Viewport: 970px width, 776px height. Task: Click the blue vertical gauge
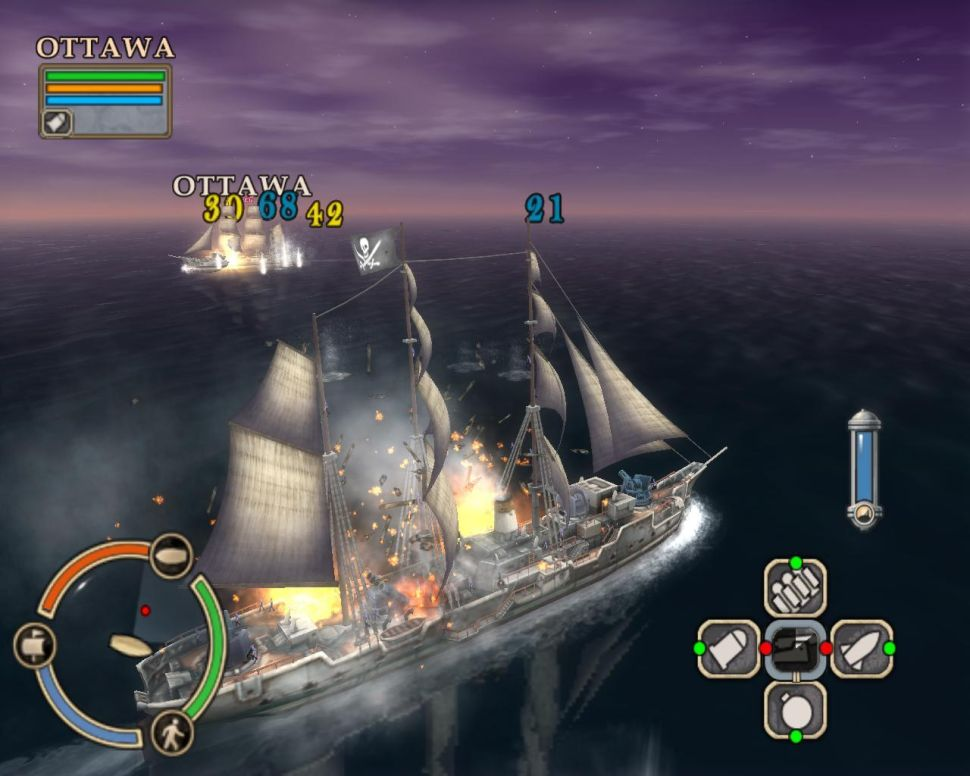point(863,467)
